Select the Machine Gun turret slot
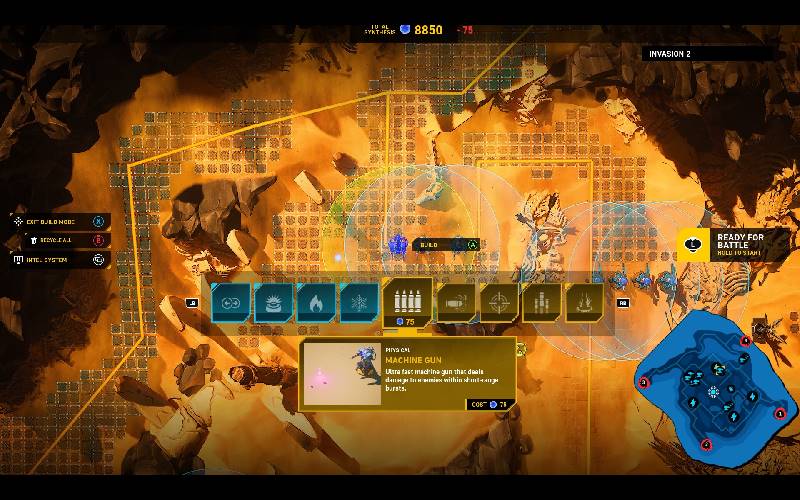This screenshot has width=800, height=500. [408, 301]
